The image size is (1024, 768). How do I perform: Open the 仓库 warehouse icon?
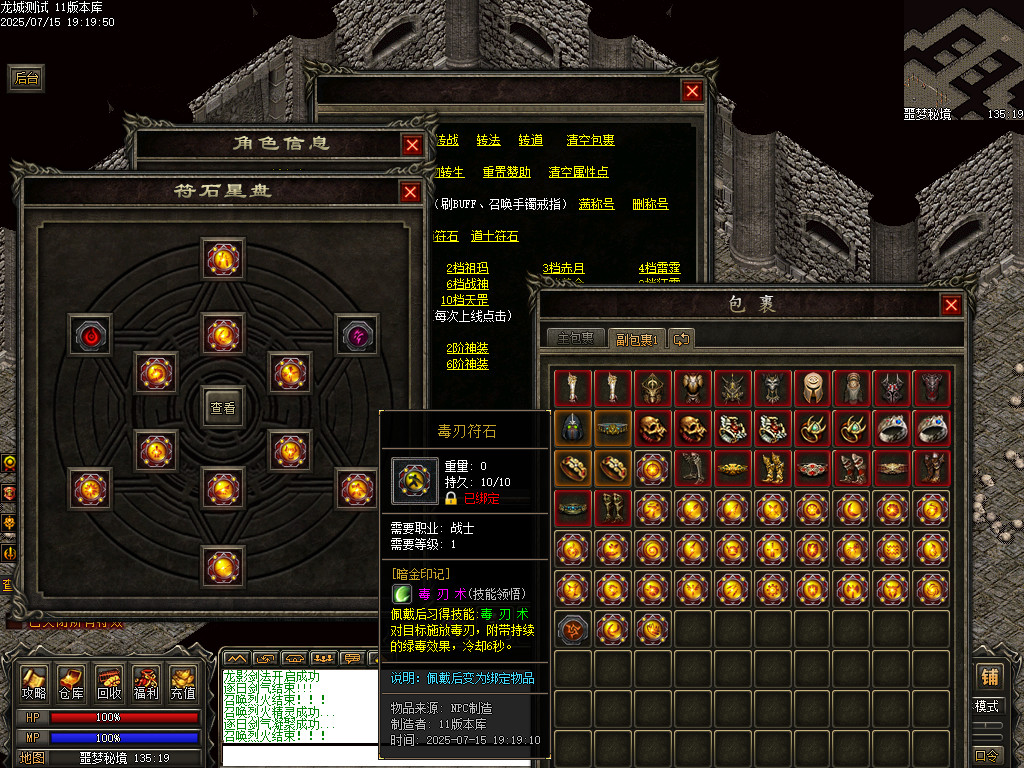coord(71,683)
